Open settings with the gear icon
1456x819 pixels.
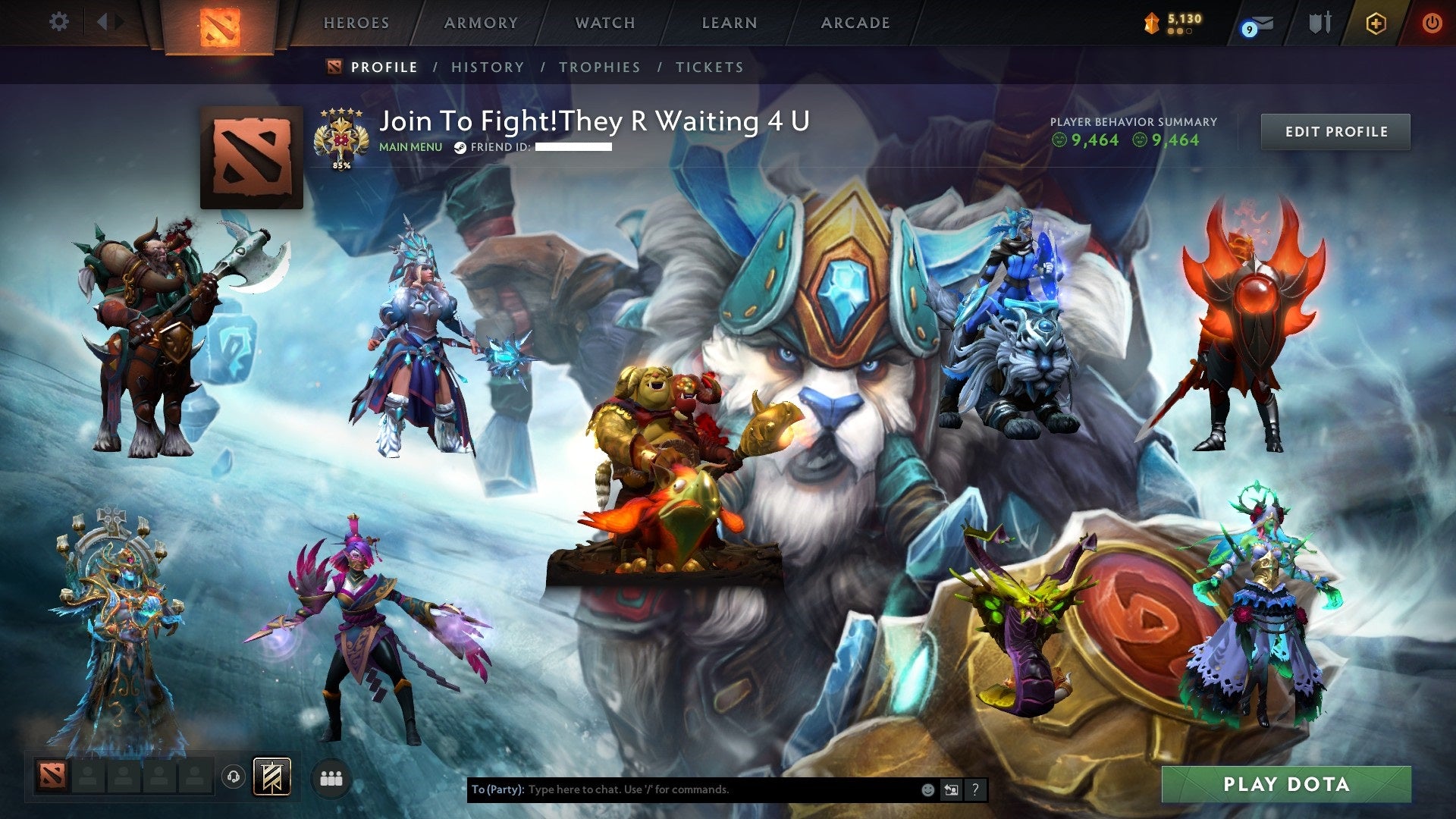point(58,21)
